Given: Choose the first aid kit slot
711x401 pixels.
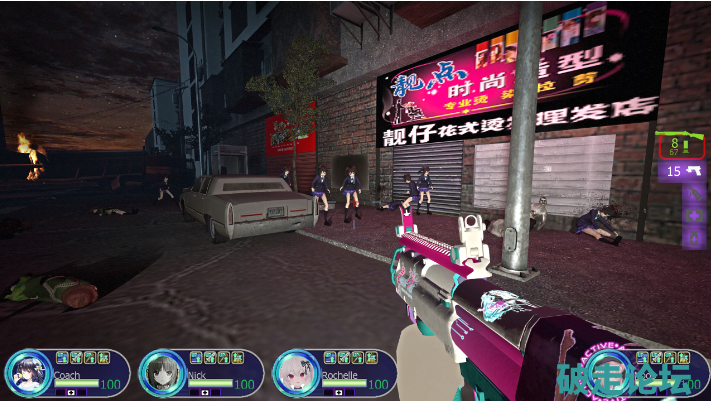Looking at the screenshot, I should pyautogui.click(x=694, y=215).
